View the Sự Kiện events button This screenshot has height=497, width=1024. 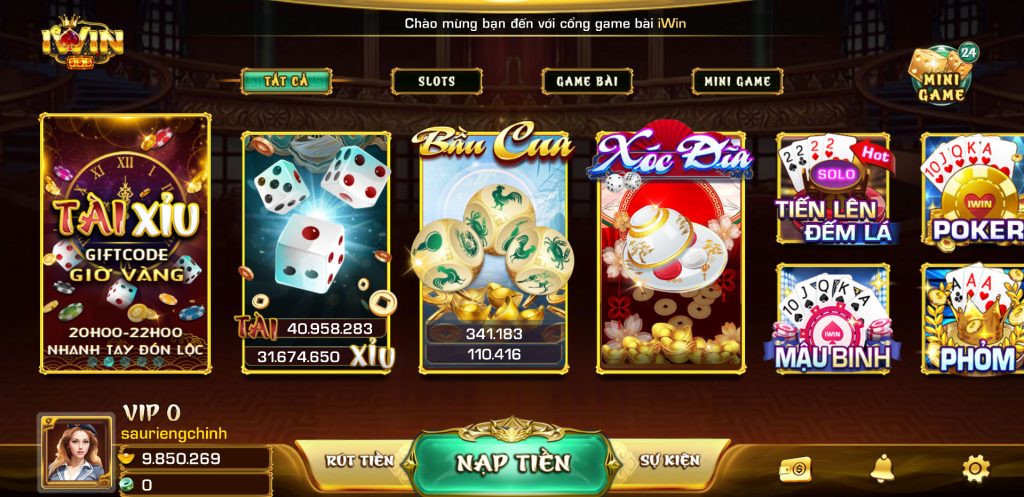point(669,461)
